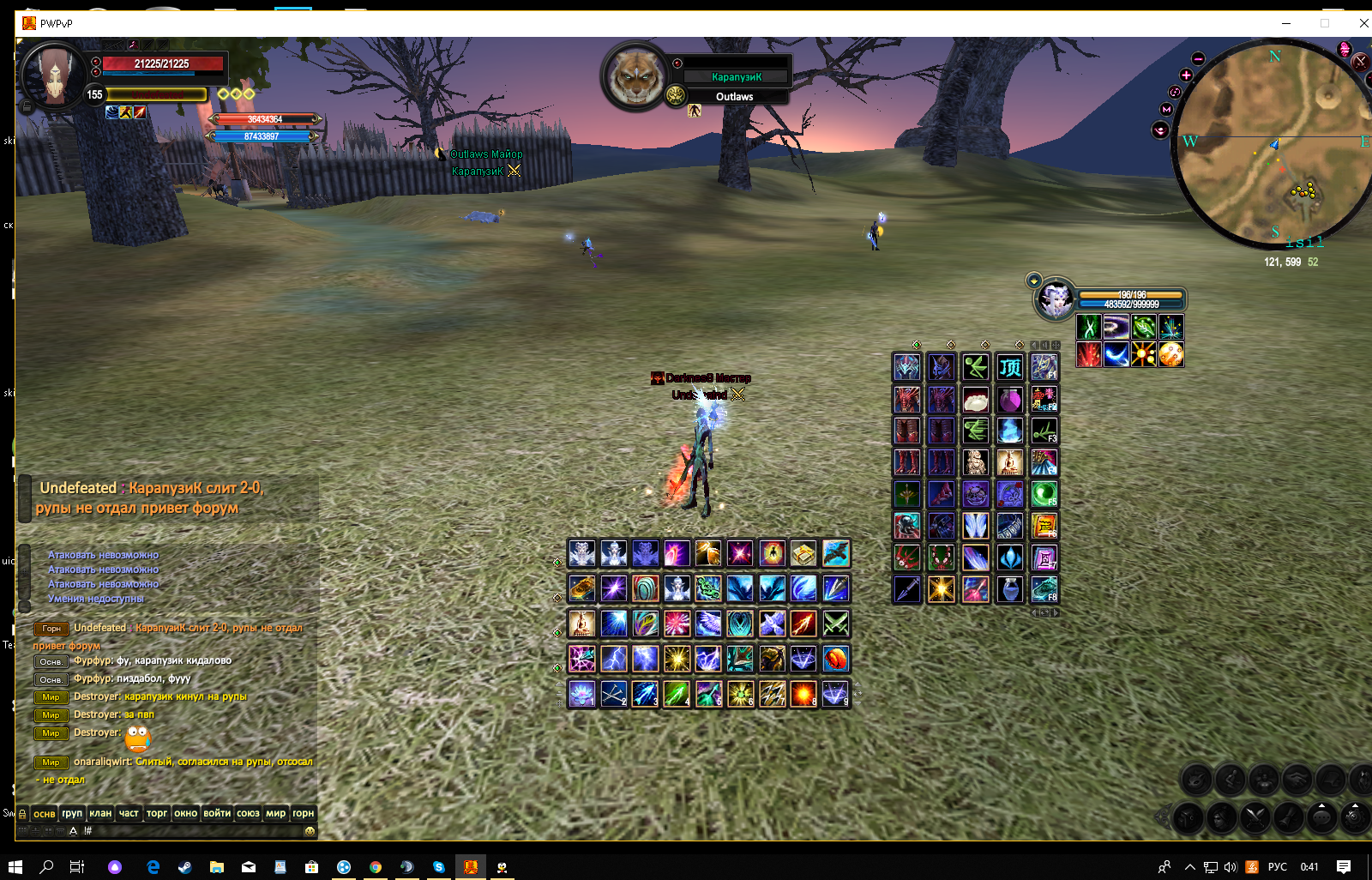Activate the lotus flower skill in slot 1
The width and height of the screenshot is (1372, 880).
click(x=581, y=693)
